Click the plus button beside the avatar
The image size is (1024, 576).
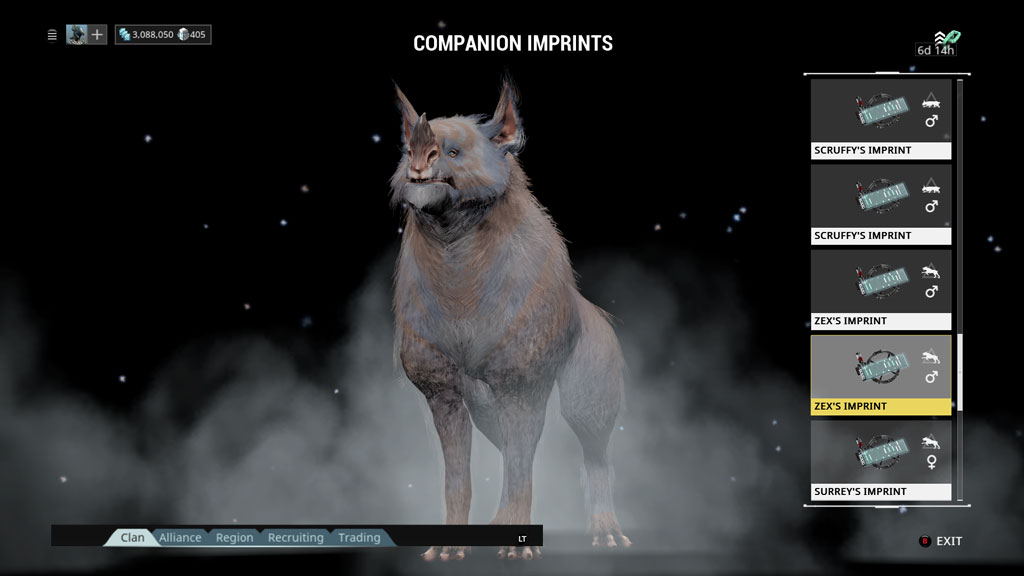click(97, 35)
